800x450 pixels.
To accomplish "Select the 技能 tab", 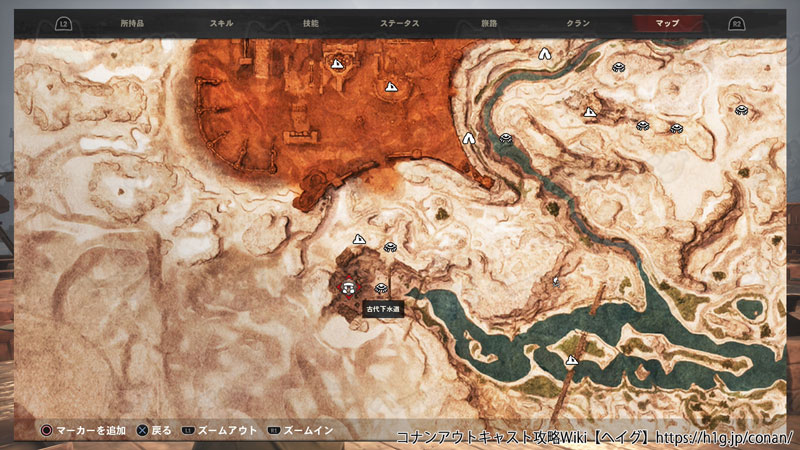I will 310,22.
